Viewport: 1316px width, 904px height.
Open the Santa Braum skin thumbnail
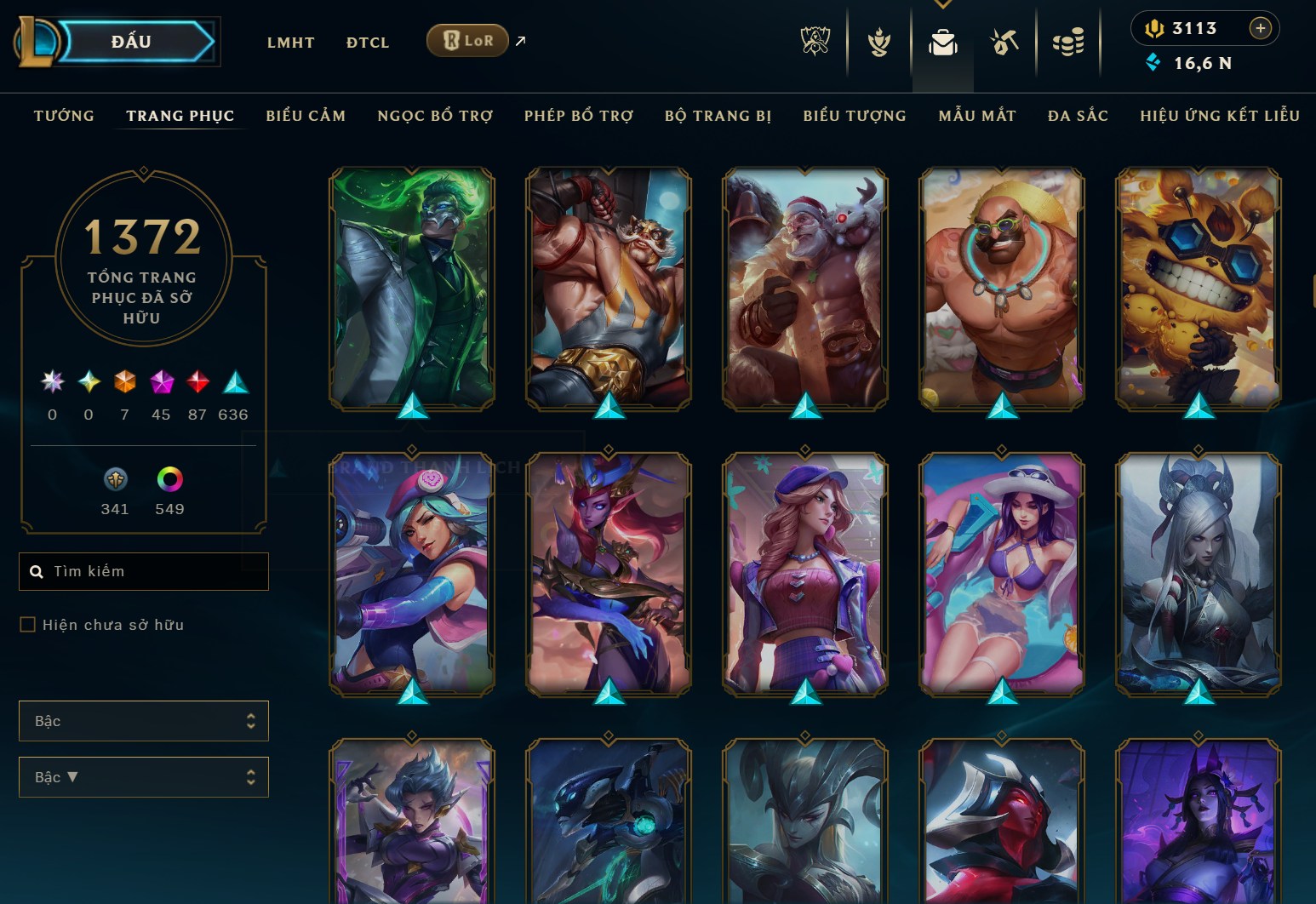[x=805, y=290]
